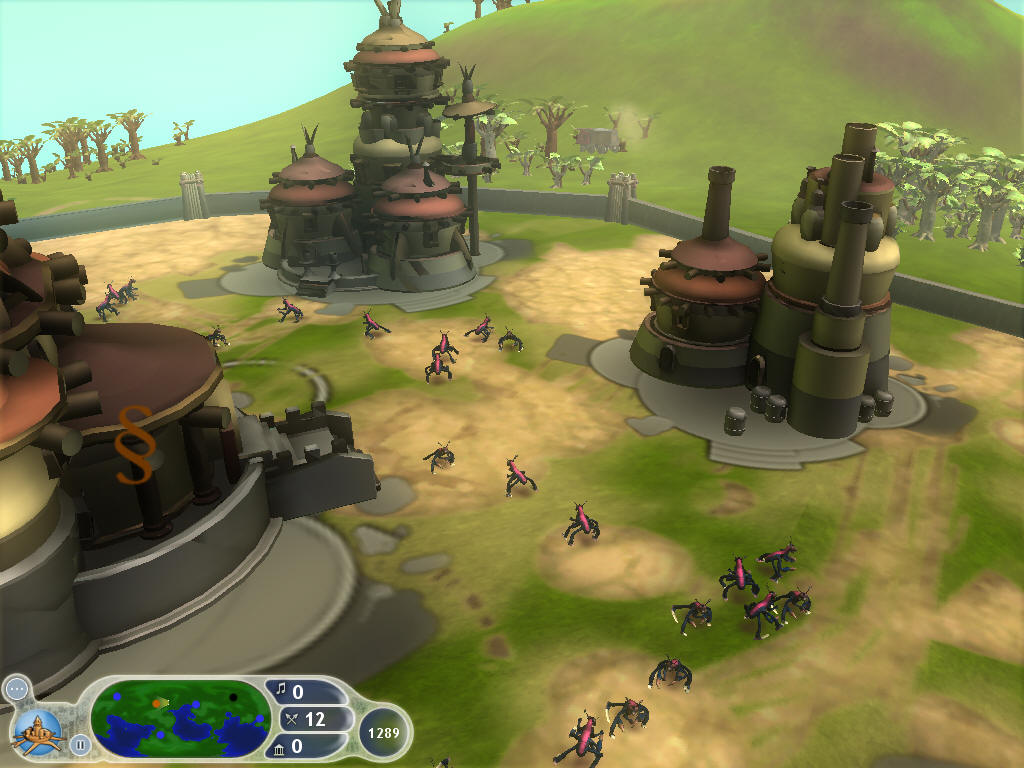Image resolution: width=1024 pixels, height=768 pixels.
Task: Open the options menu with the ellipsis button
Action: coord(16,688)
